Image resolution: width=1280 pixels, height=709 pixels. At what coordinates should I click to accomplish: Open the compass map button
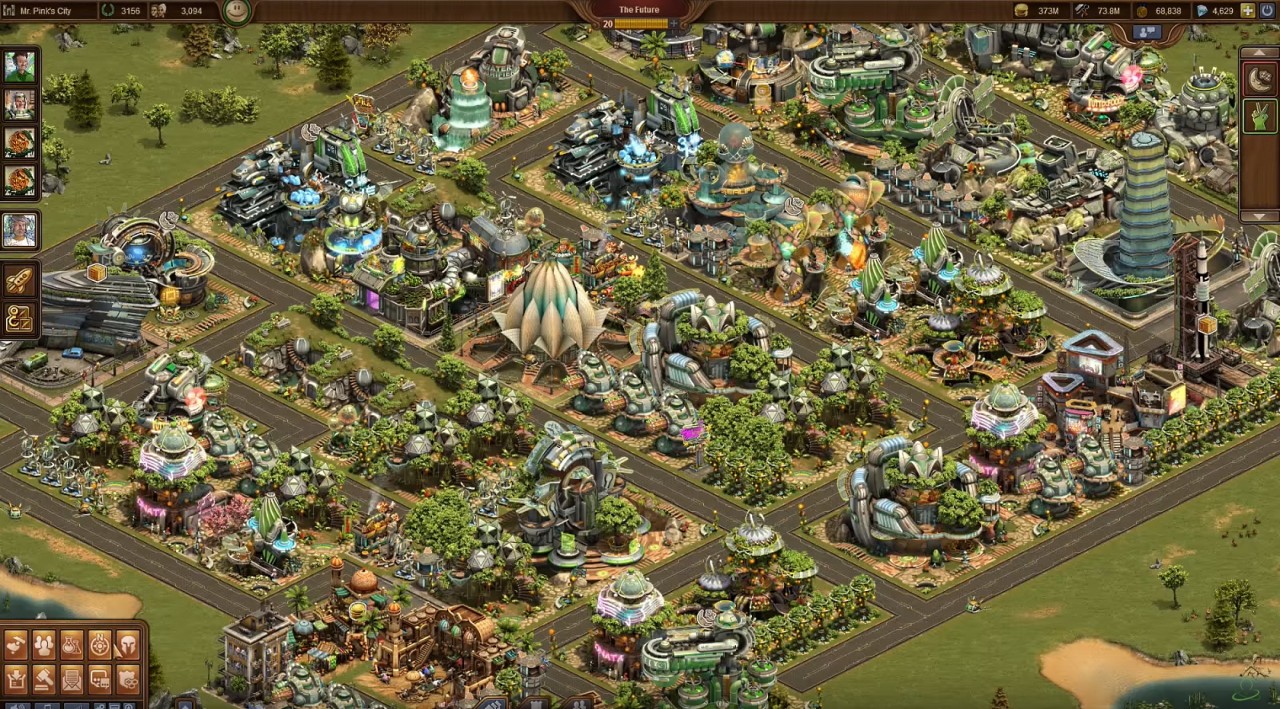point(100,645)
